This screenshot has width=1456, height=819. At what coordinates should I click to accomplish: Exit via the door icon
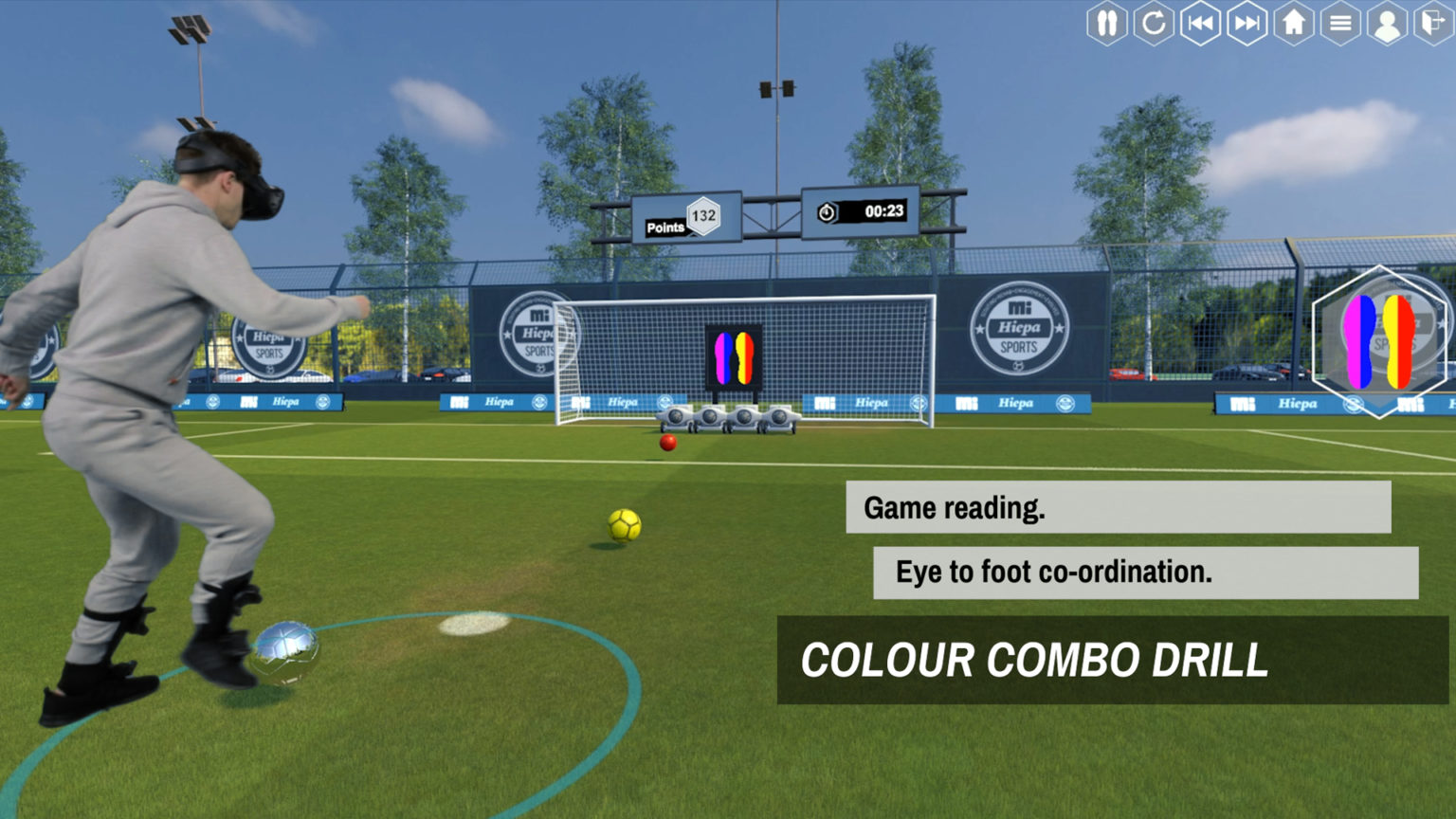click(1433, 23)
